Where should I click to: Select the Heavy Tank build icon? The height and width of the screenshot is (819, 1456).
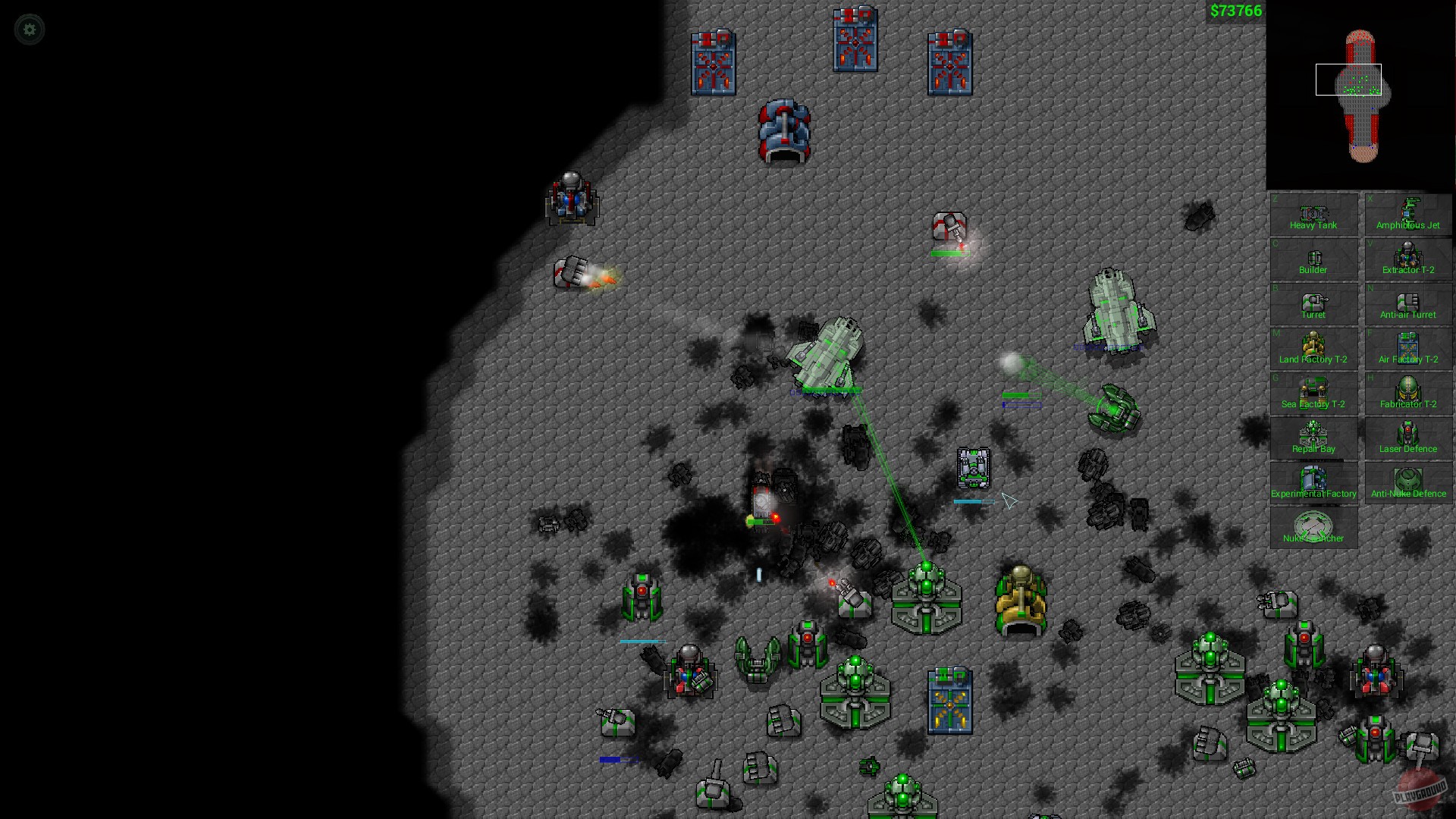click(1313, 215)
